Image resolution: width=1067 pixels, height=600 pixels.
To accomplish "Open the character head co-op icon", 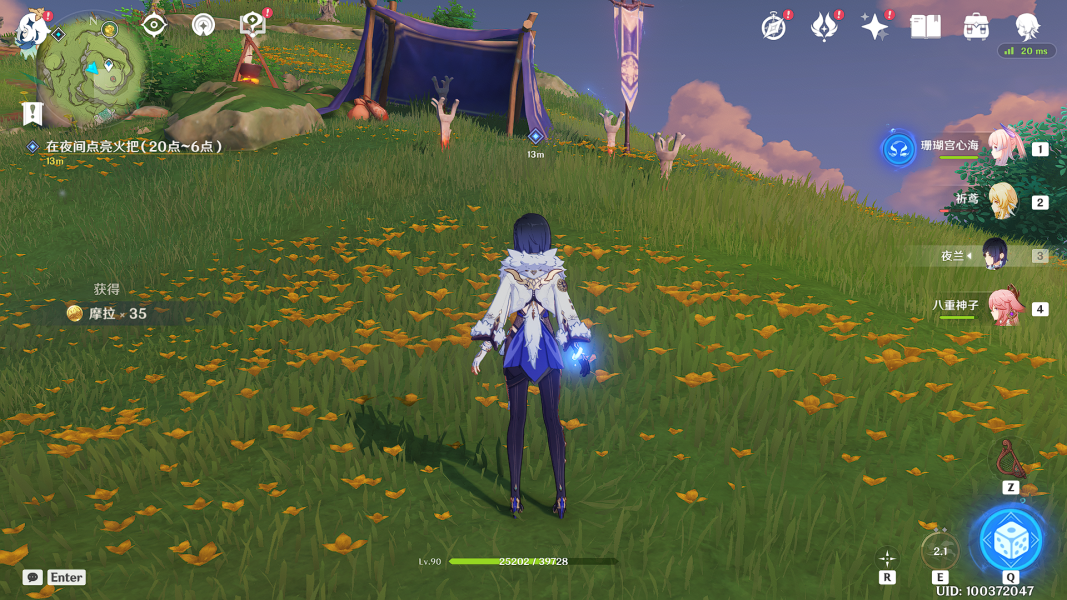I will (1027, 27).
